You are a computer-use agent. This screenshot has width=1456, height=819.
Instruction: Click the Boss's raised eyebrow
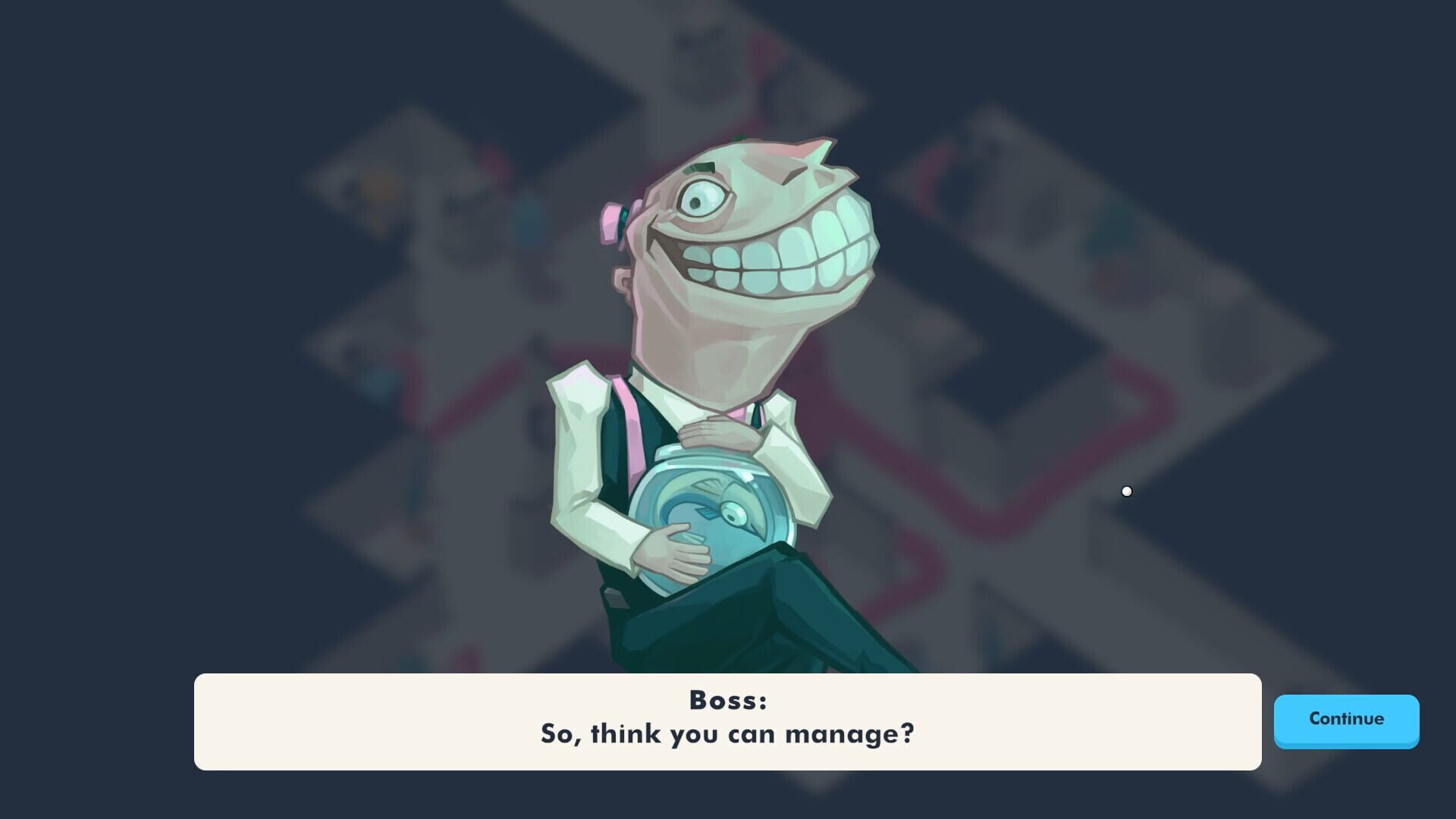(701, 165)
